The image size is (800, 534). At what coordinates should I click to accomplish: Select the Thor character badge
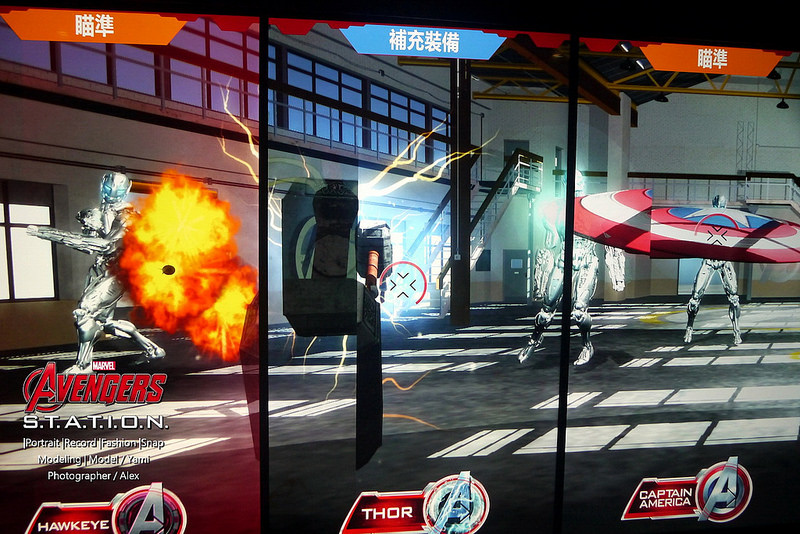(x=413, y=509)
